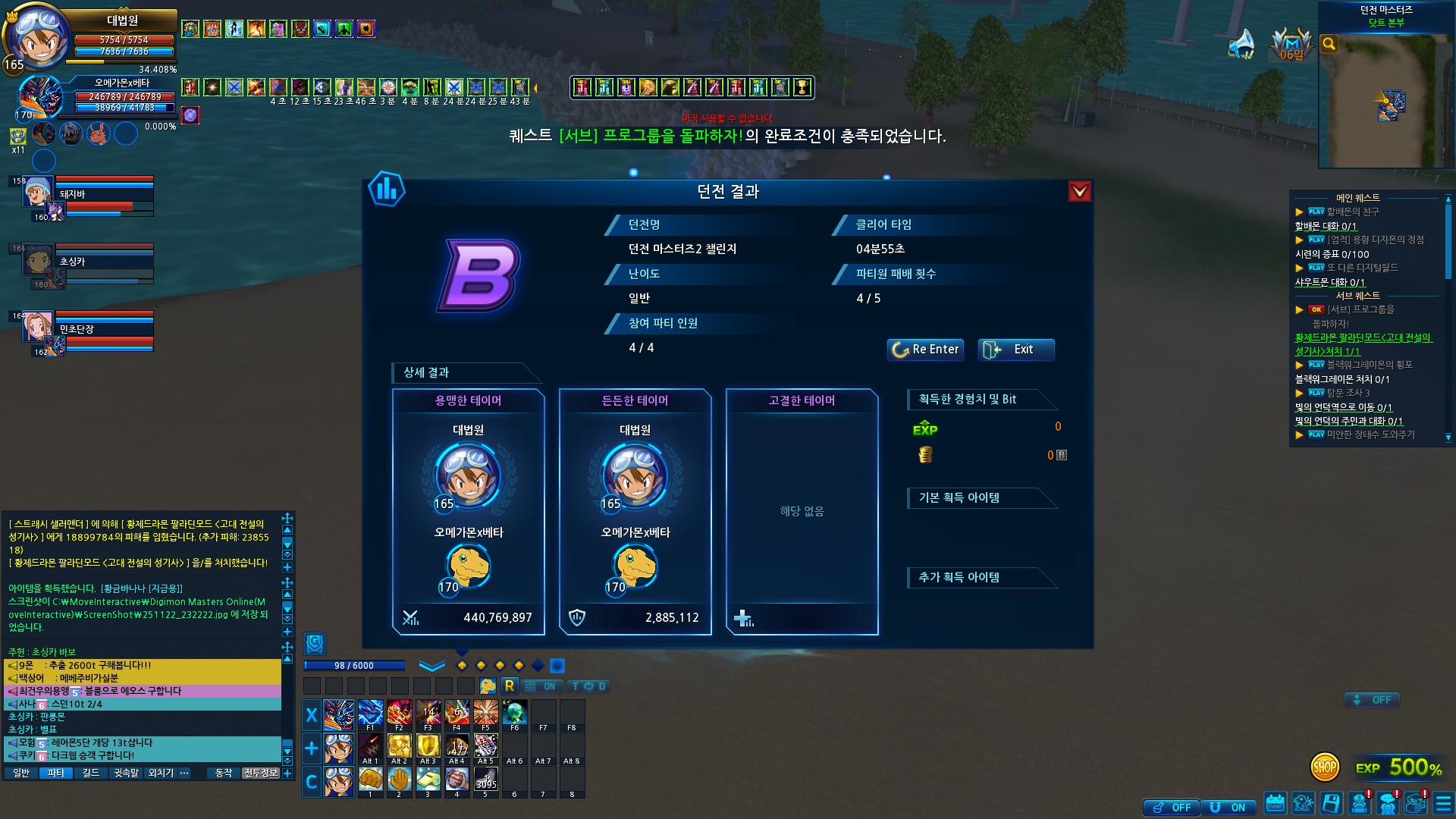Open the gold SHOP coin icon
1456x819 pixels.
[1325, 767]
